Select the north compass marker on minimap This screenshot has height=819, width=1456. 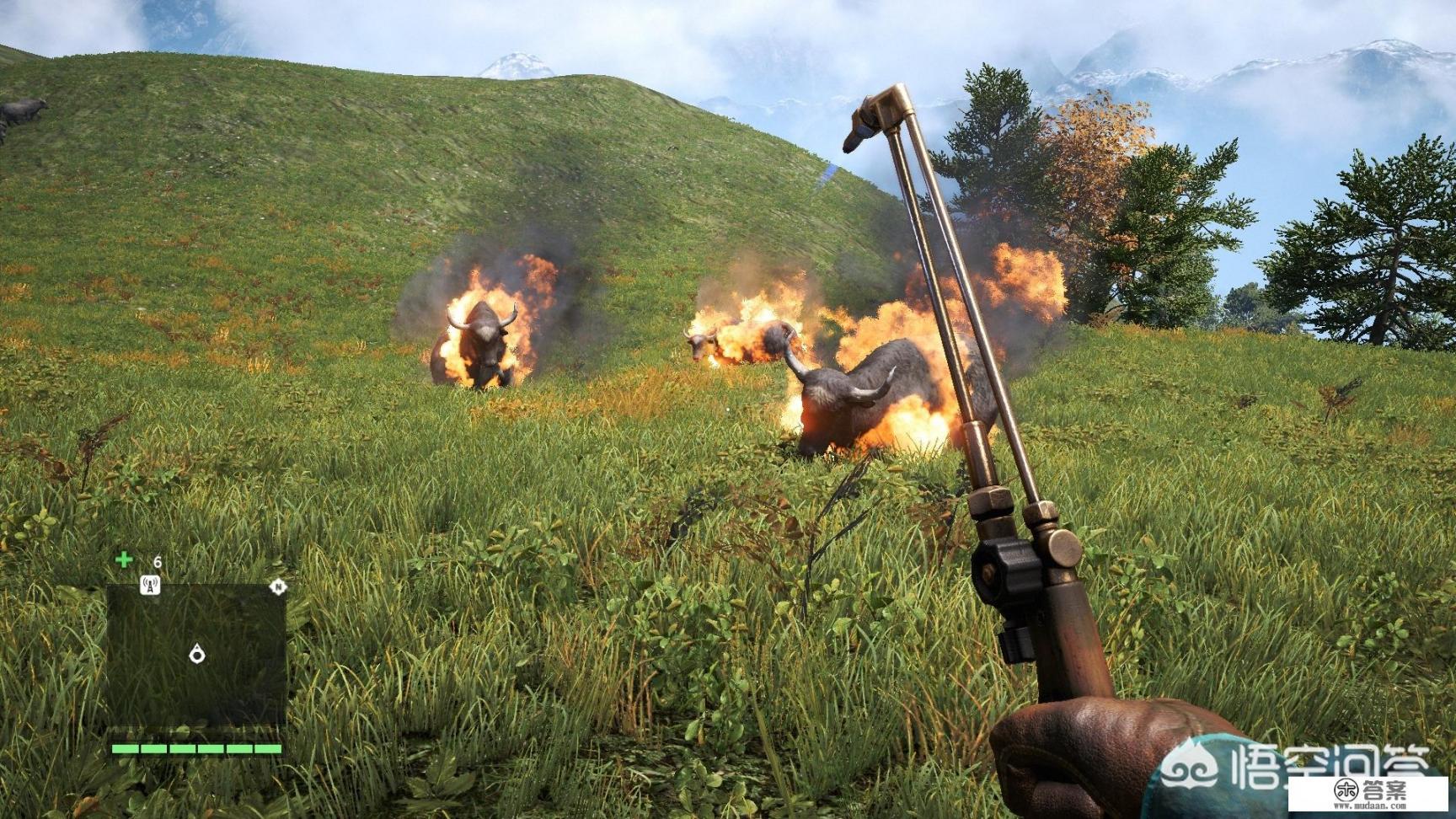tap(277, 587)
